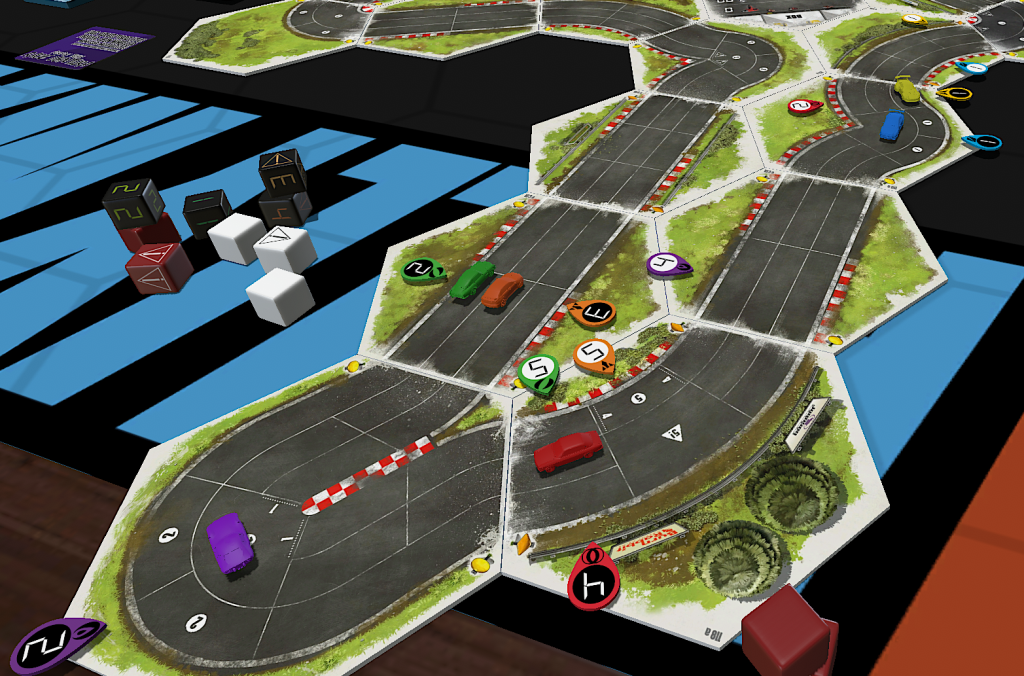Select the black gear 2 die
1024x676 pixels.
click(133, 202)
